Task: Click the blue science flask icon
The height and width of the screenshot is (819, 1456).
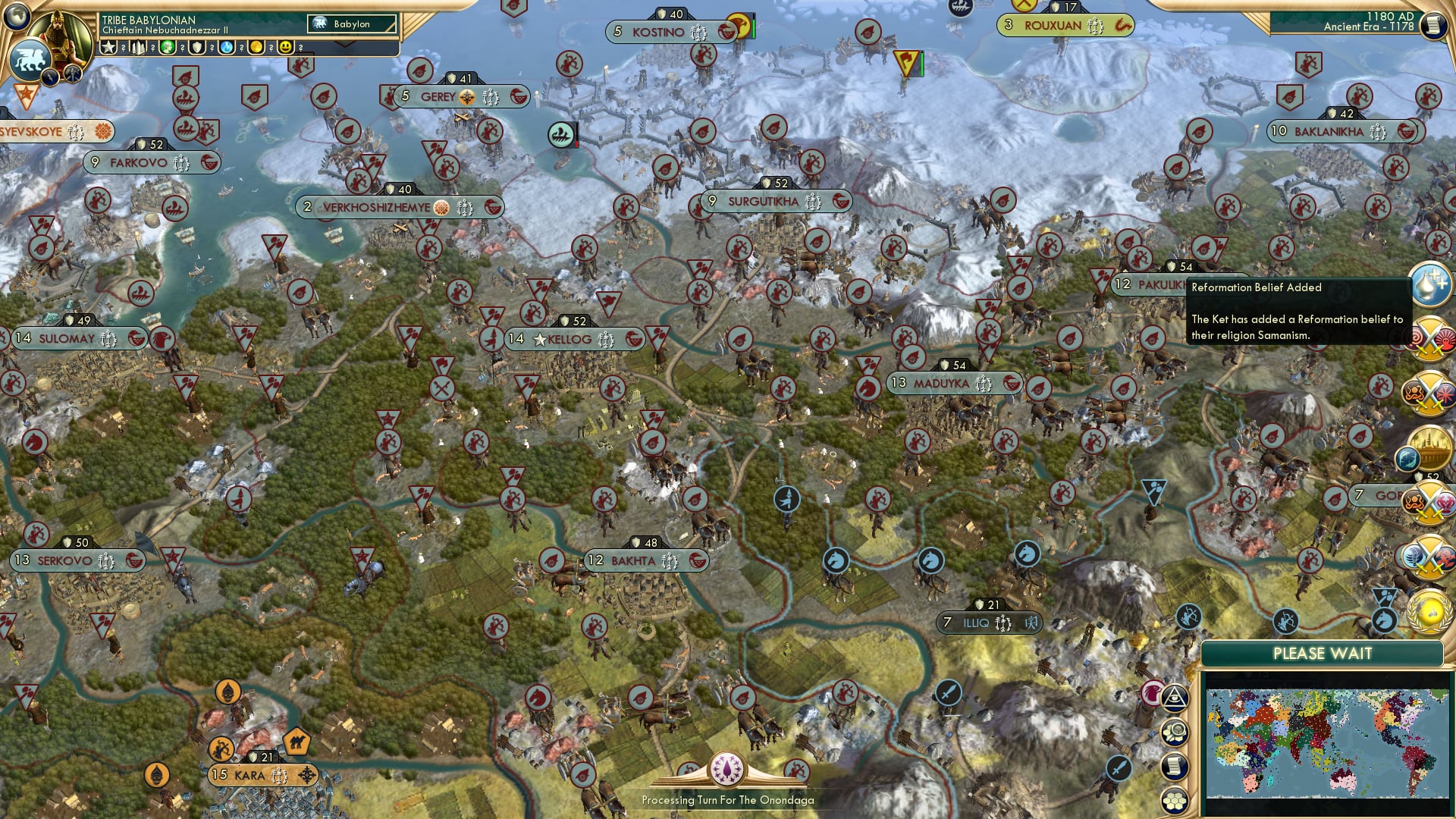Action: 227,47
